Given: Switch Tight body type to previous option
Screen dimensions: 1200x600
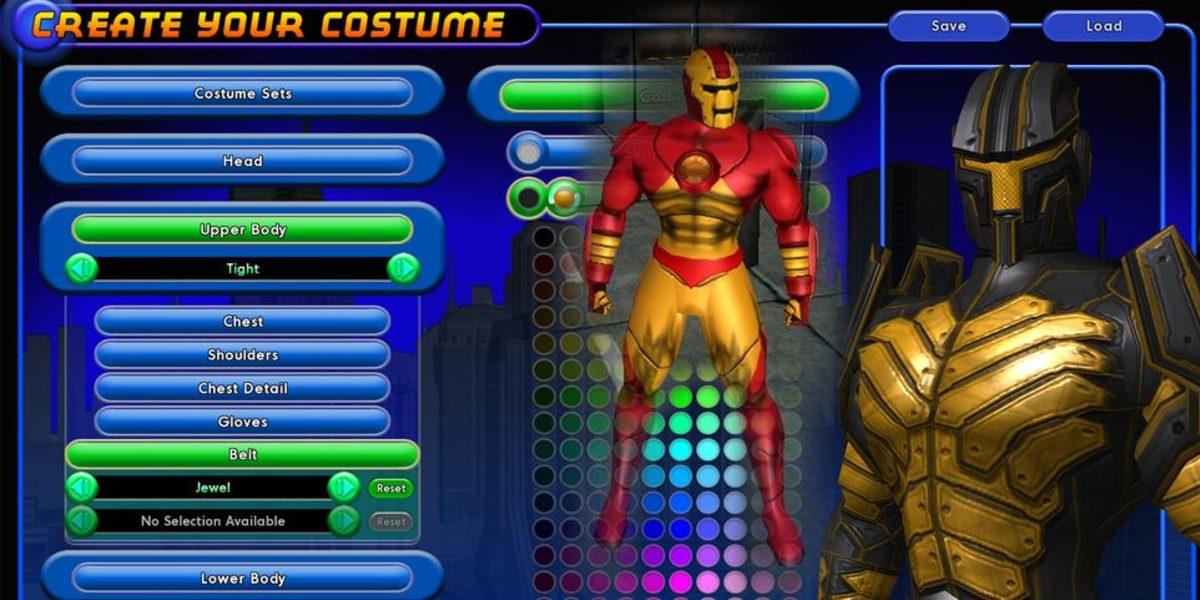Looking at the screenshot, I should (82, 268).
